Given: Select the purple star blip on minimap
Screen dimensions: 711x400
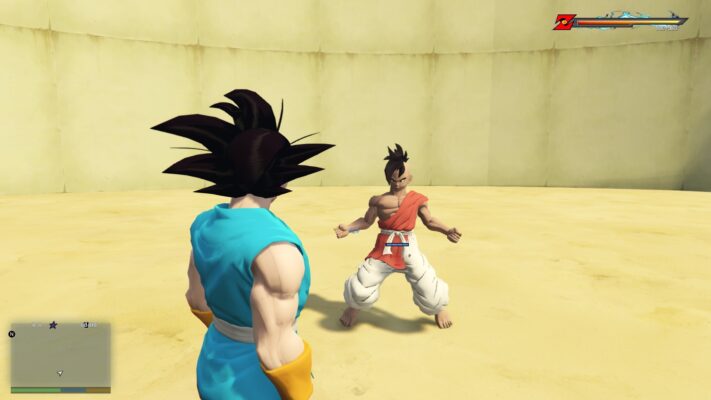Looking at the screenshot, I should pyautogui.click(x=52, y=325).
